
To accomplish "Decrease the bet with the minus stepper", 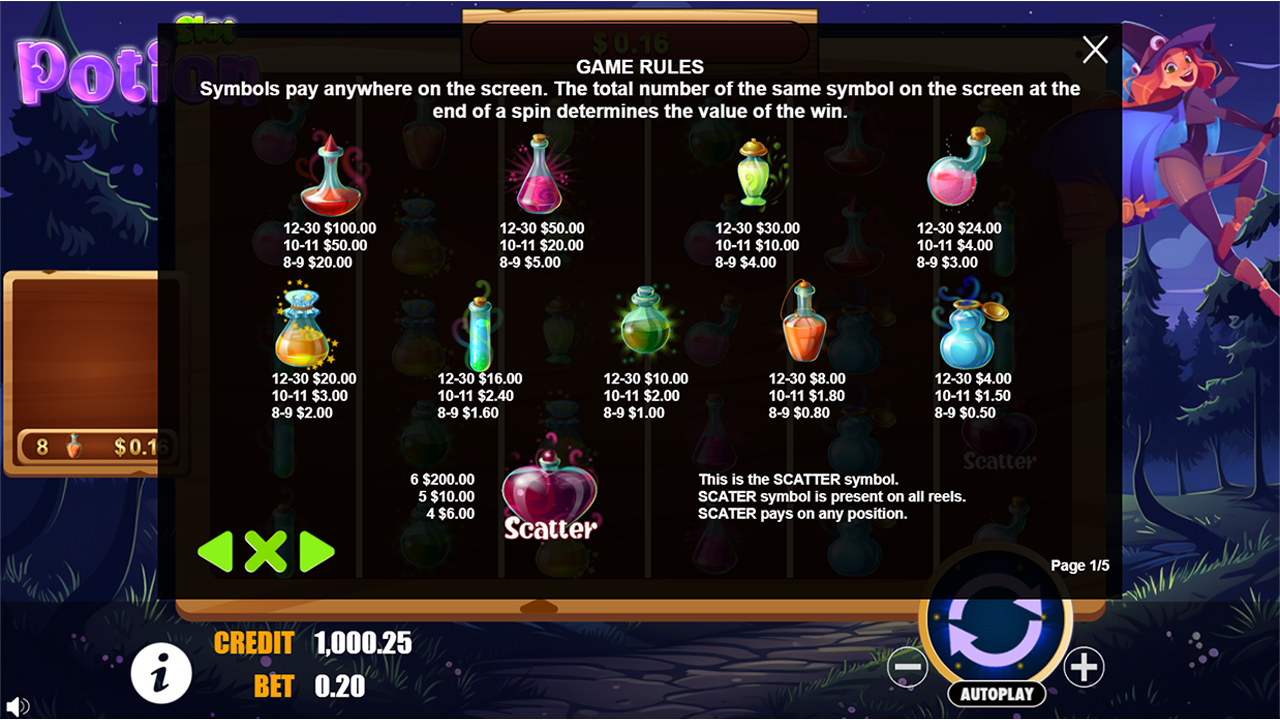I will [x=908, y=668].
